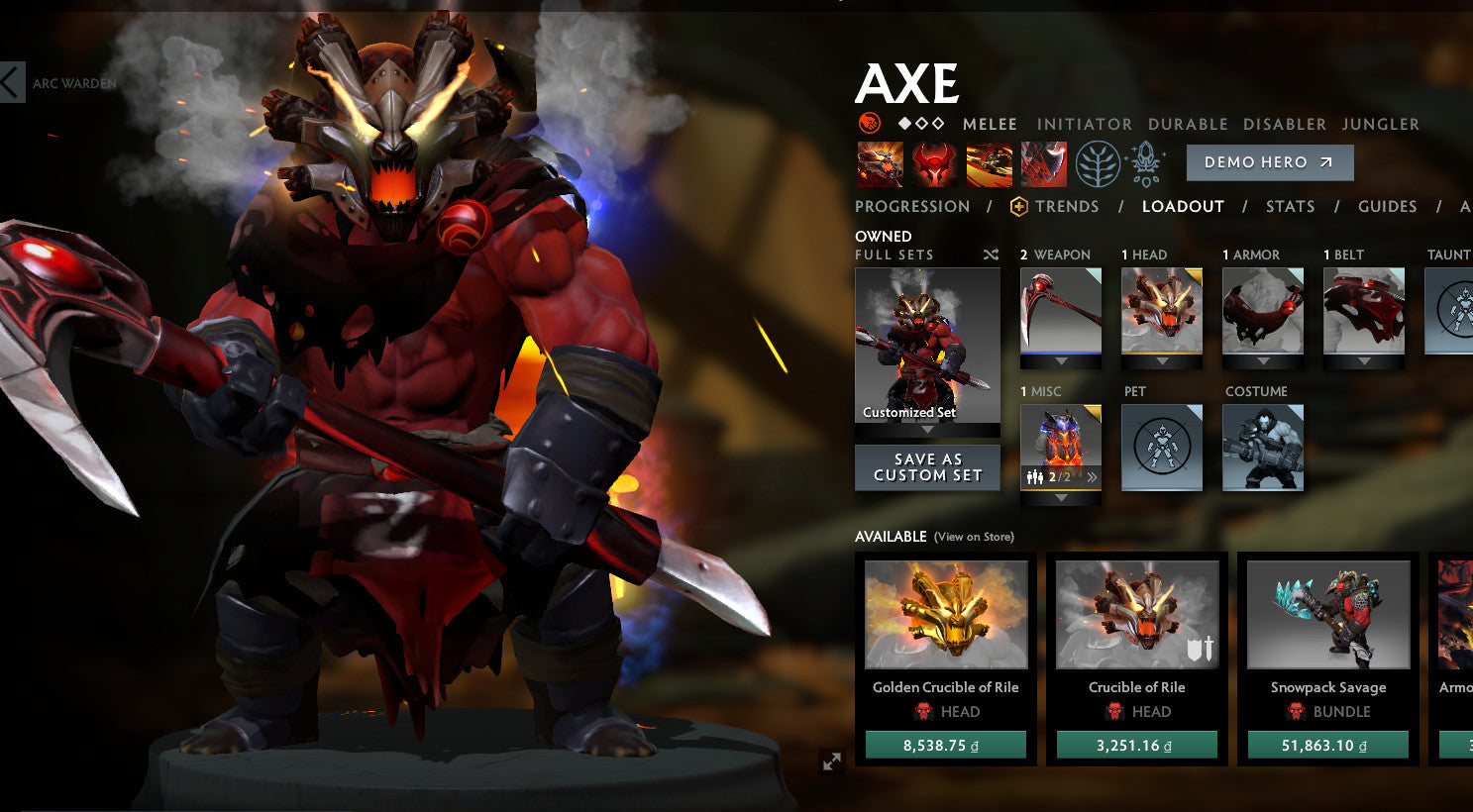Switch styles on the 2/2 Misc item

(x=1091, y=478)
